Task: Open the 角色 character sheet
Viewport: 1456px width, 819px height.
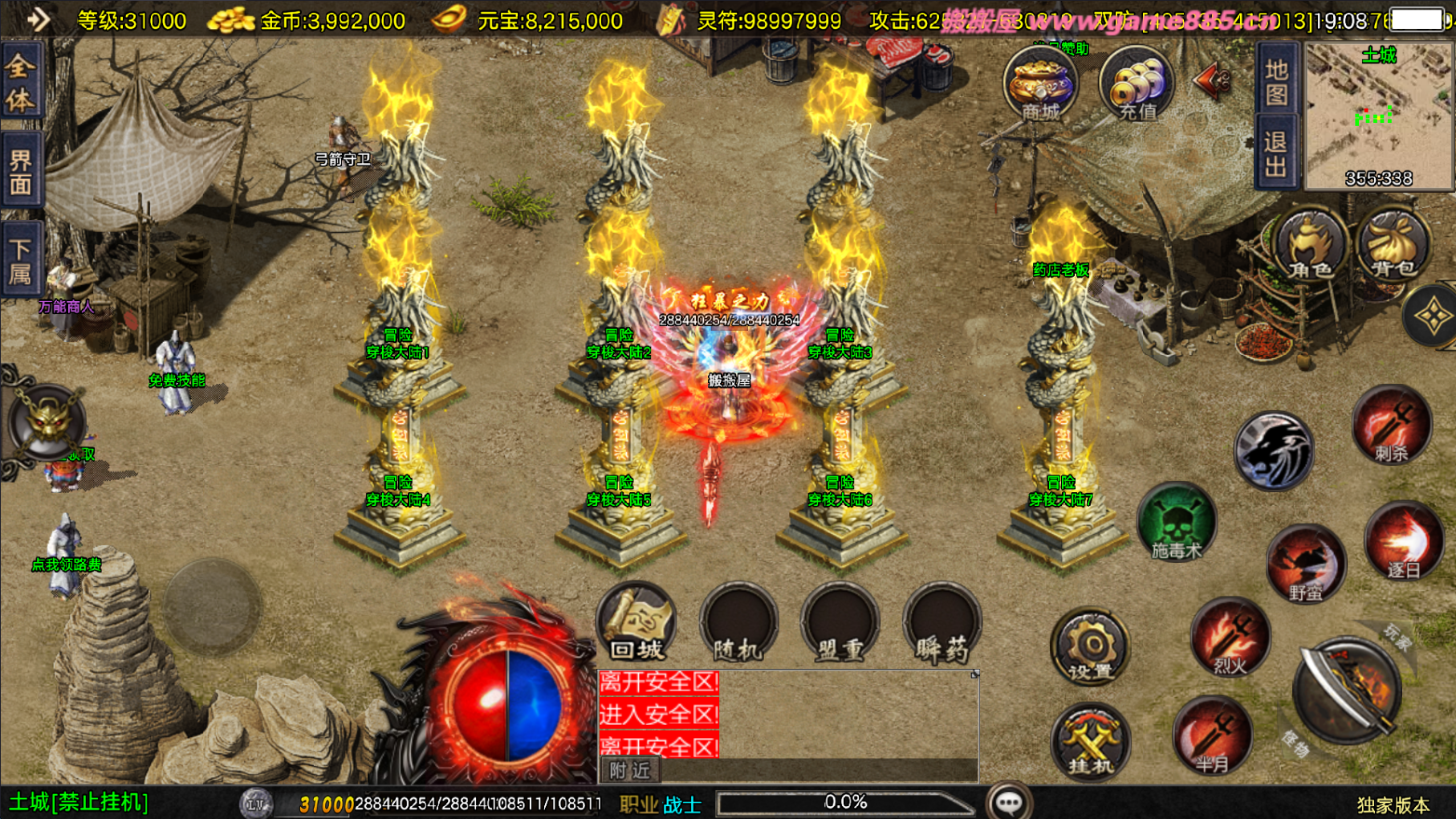Action: pos(1310,245)
